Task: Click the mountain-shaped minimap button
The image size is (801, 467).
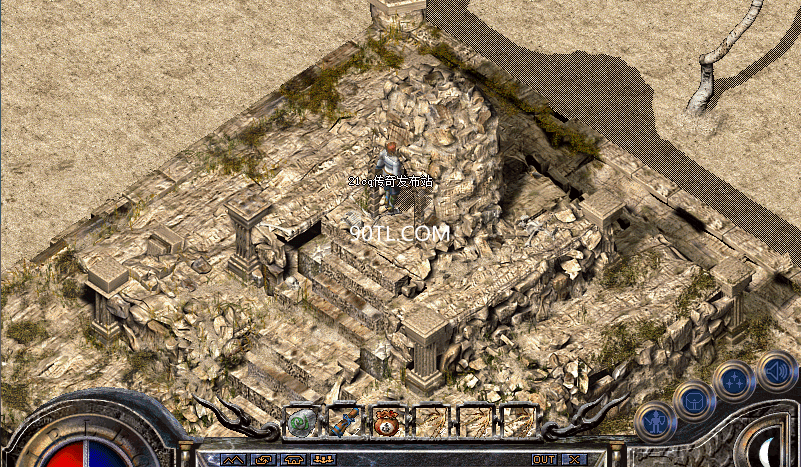Action: point(233,460)
